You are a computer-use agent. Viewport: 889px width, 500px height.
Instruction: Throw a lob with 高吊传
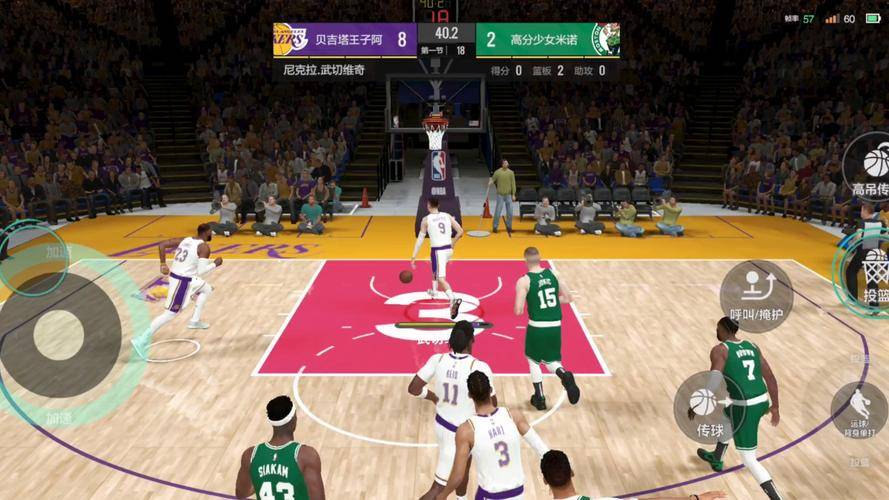pyautogui.click(x=872, y=166)
